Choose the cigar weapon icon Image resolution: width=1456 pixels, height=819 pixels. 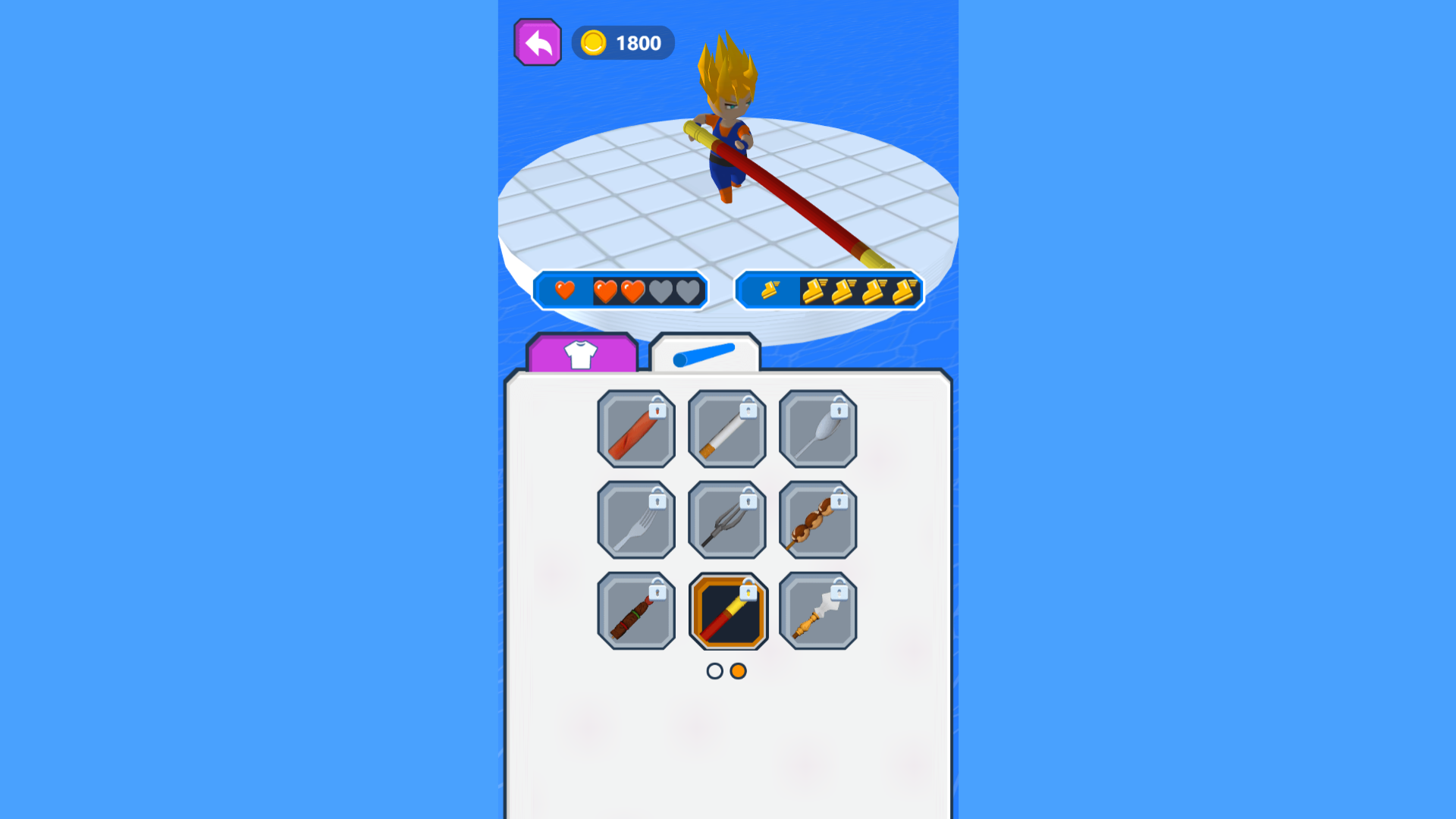click(x=636, y=611)
